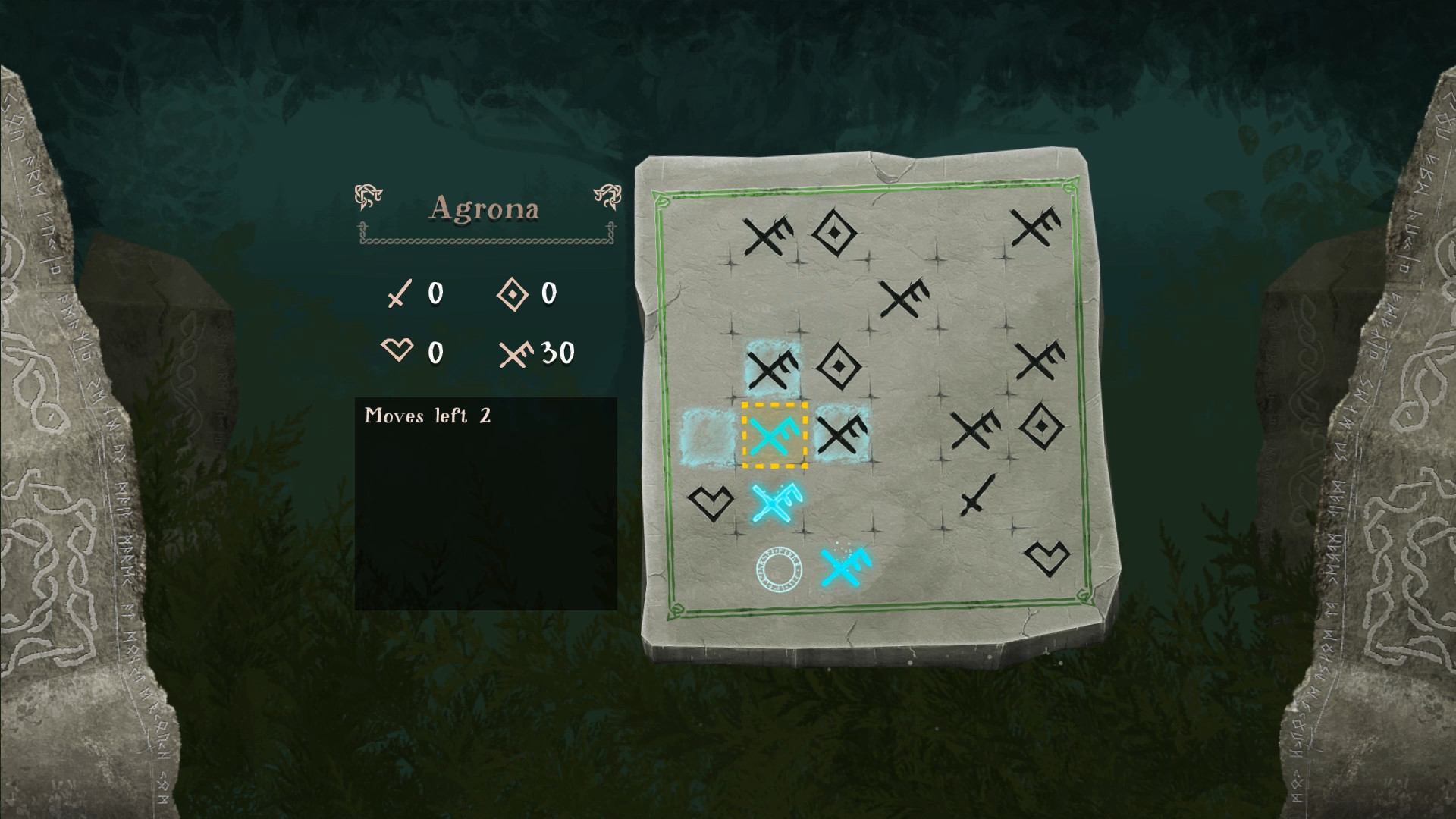Image resolution: width=1456 pixels, height=819 pixels.
Task: Pick the highlighted rune tile next to the diamond
Action: pos(773,369)
